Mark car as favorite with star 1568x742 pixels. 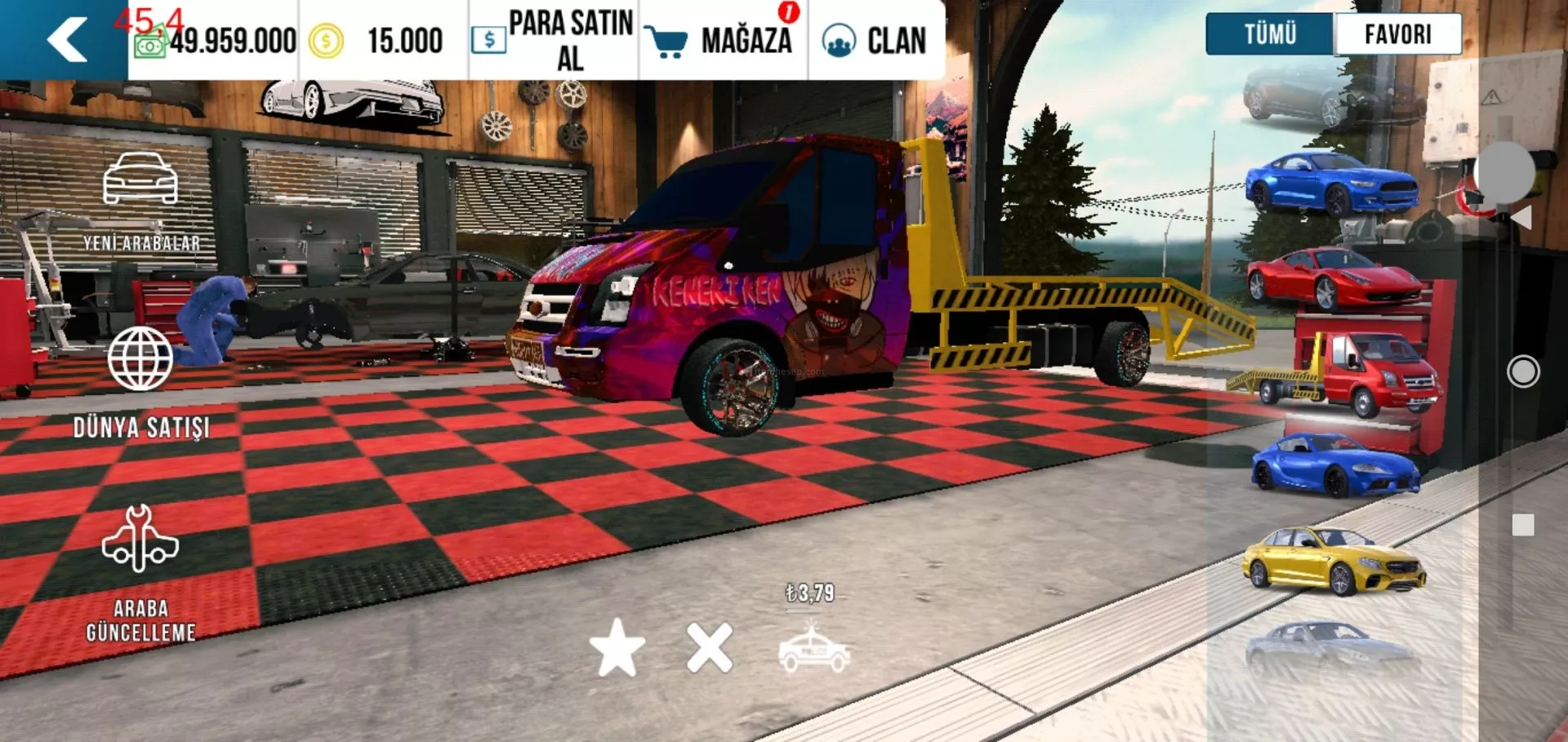pos(617,648)
